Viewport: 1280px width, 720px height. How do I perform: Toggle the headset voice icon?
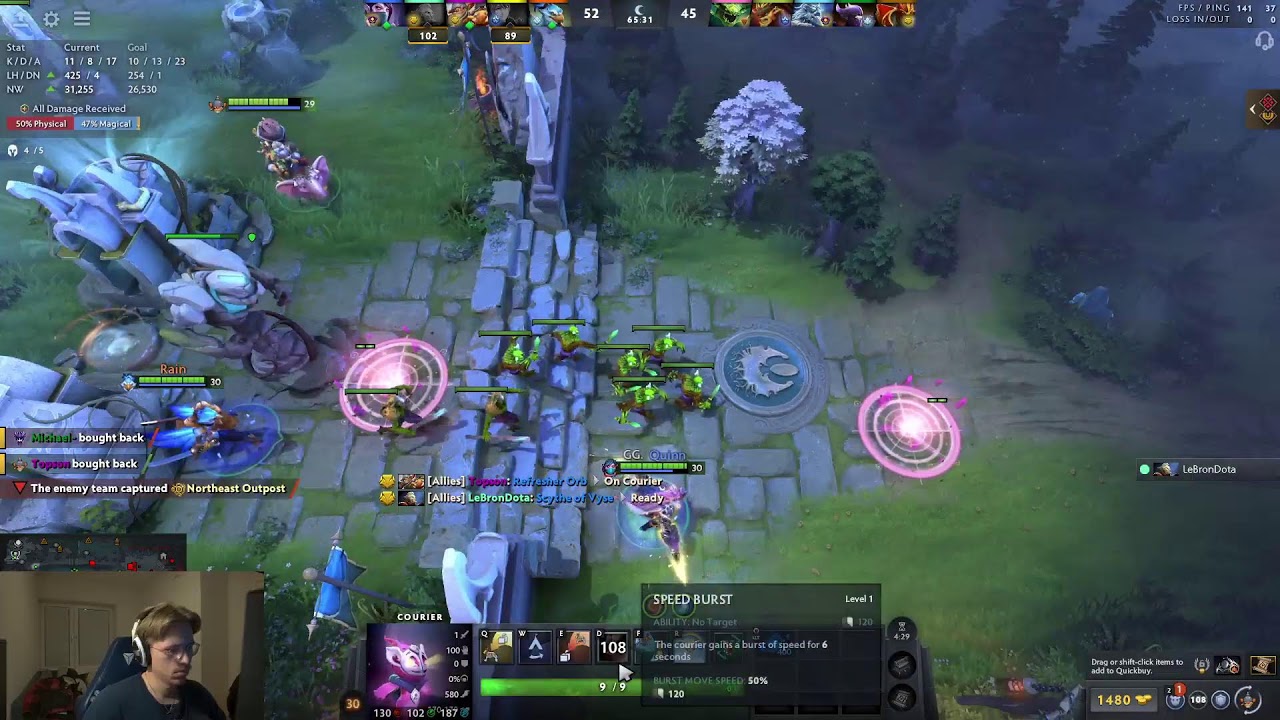[x=1265, y=41]
